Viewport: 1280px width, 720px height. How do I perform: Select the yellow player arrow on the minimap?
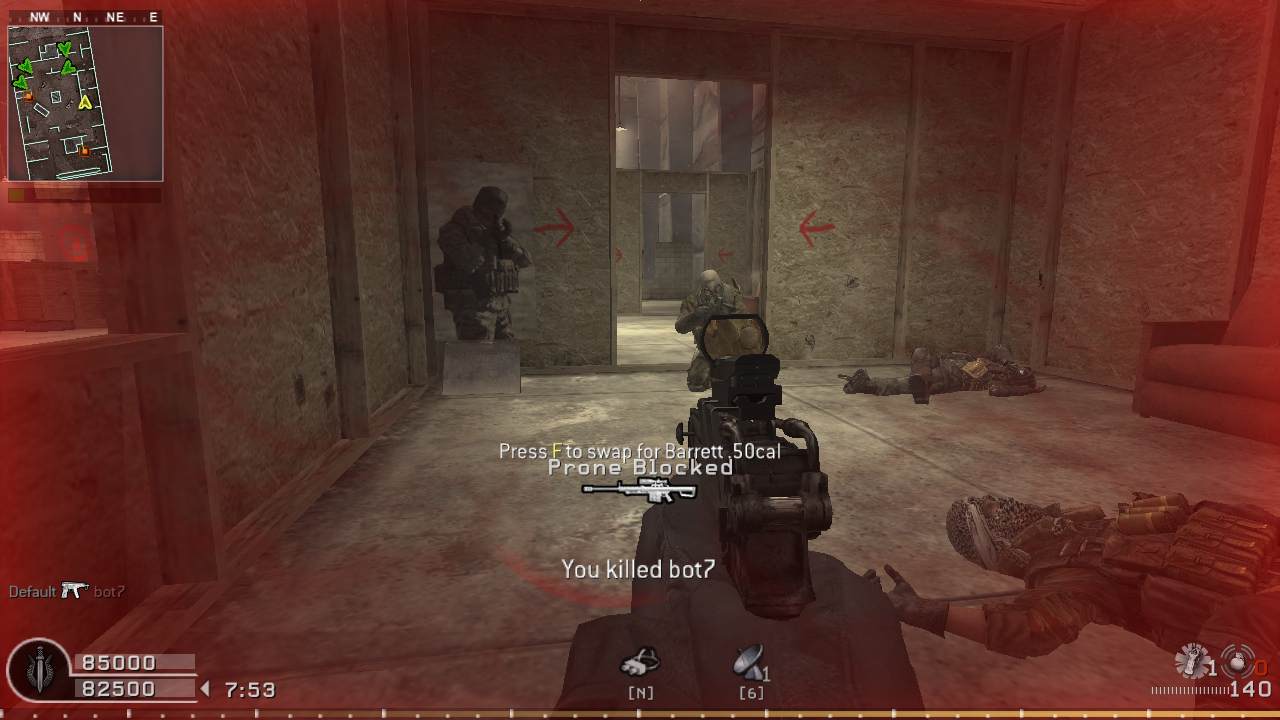point(86,101)
